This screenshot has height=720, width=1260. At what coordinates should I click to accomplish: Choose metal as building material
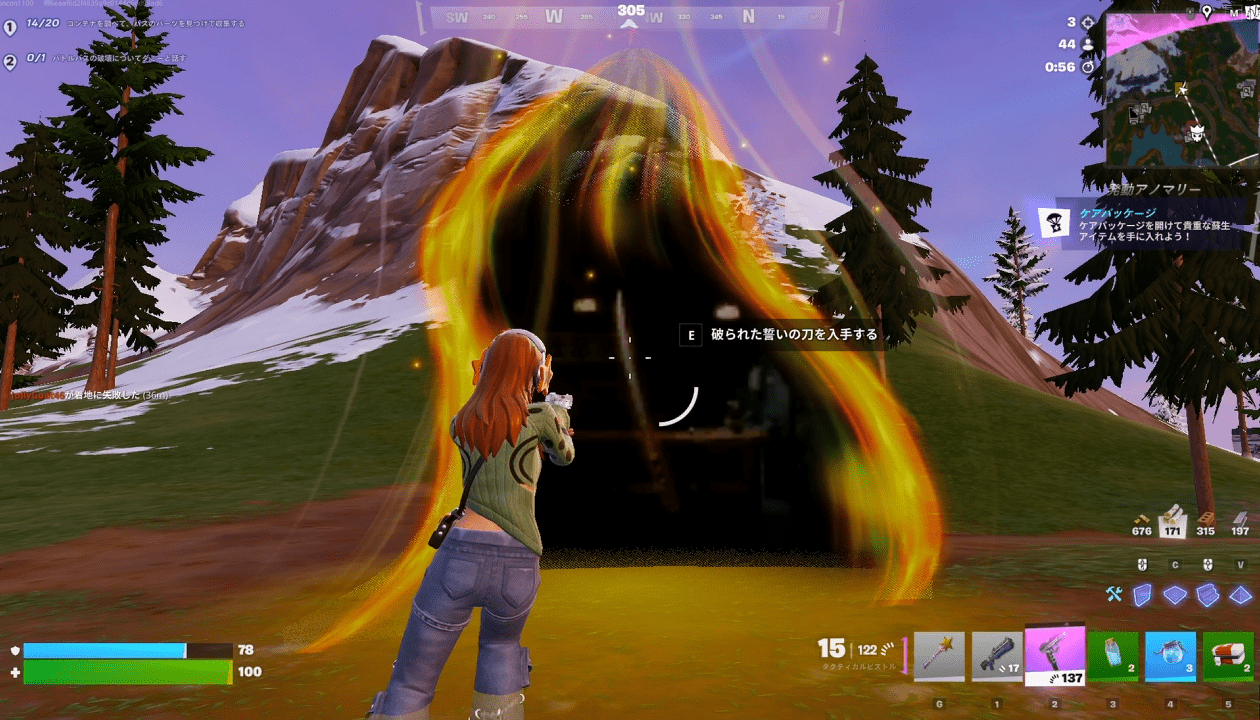click(1240, 520)
